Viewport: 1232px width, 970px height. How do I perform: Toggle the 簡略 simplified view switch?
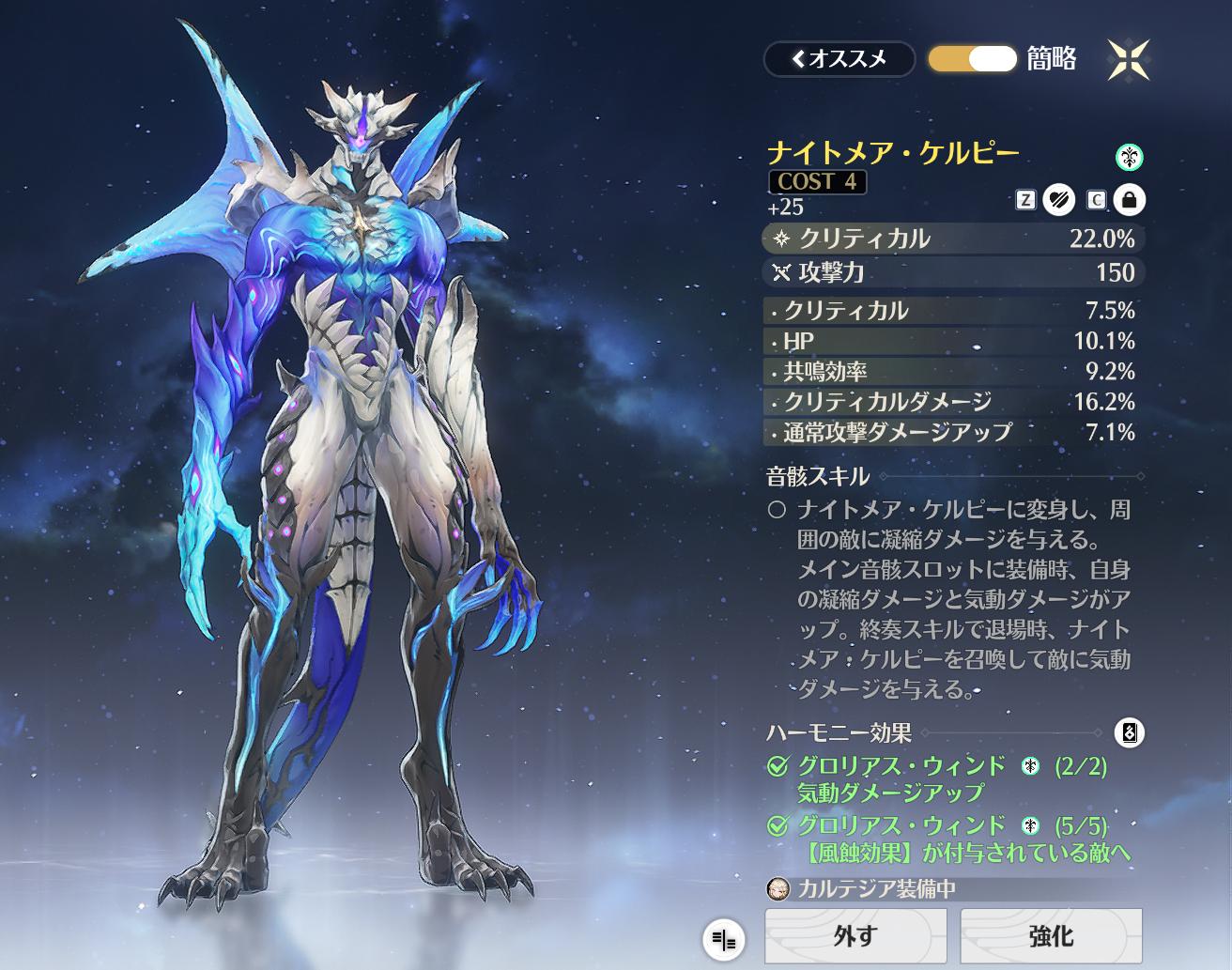(x=972, y=59)
